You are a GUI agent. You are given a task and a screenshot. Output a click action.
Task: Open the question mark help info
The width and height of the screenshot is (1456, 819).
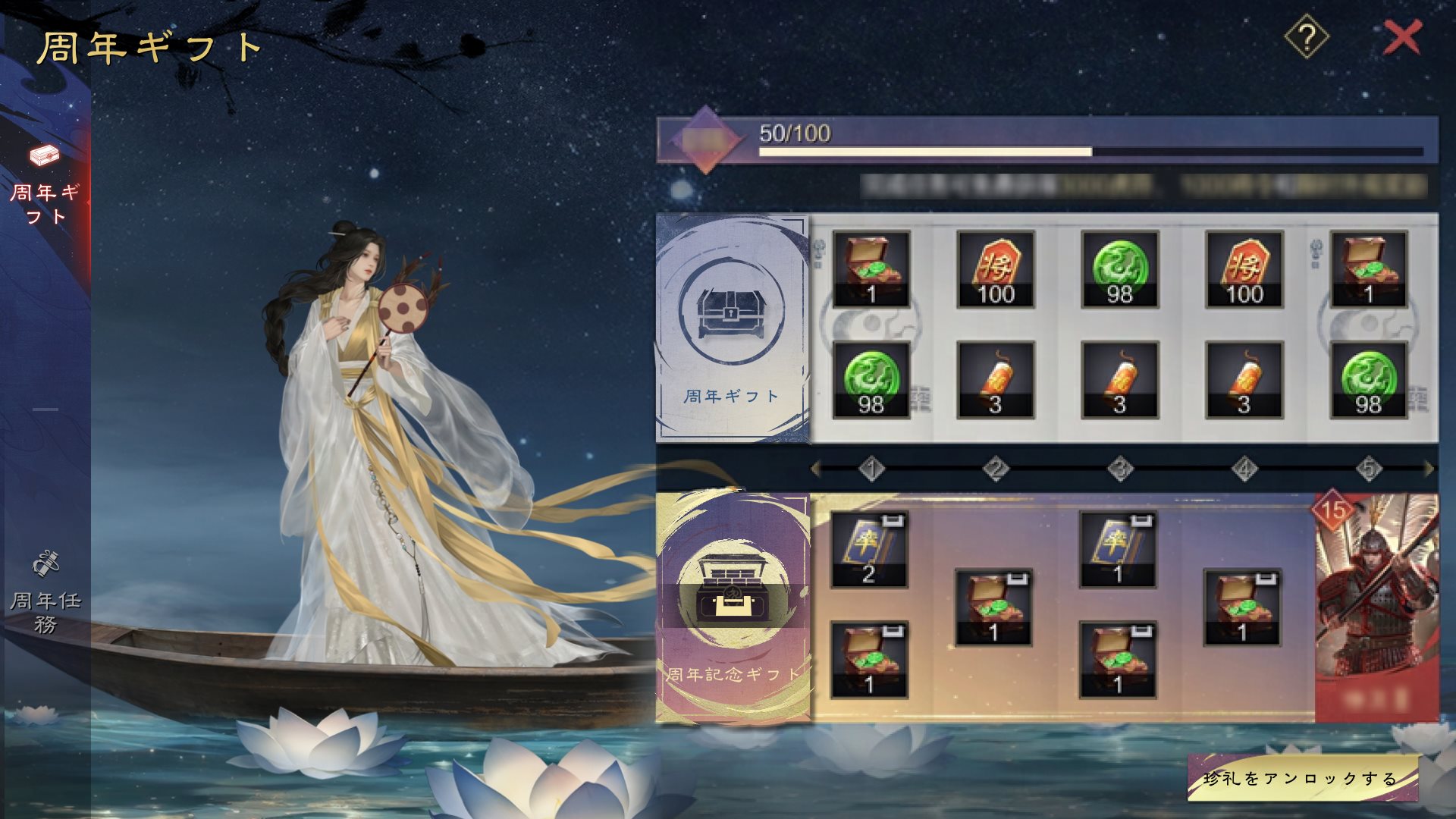1306,37
